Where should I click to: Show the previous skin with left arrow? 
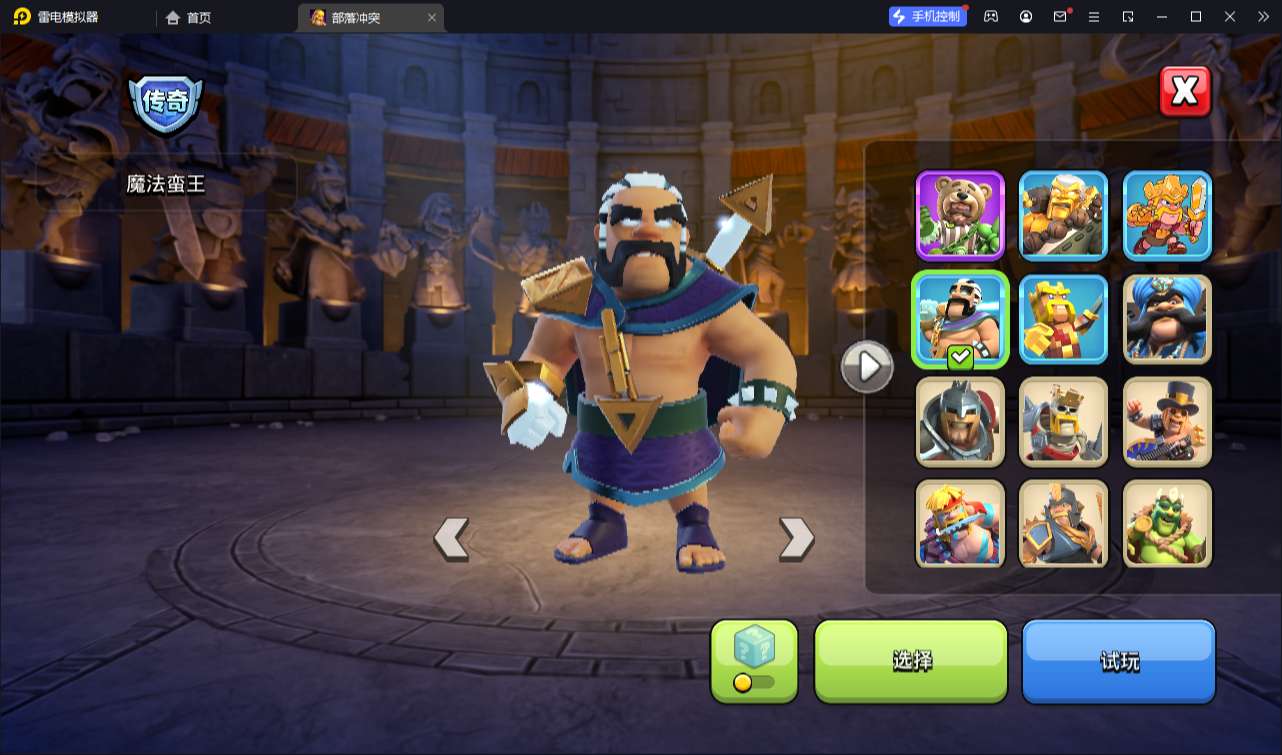click(451, 538)
